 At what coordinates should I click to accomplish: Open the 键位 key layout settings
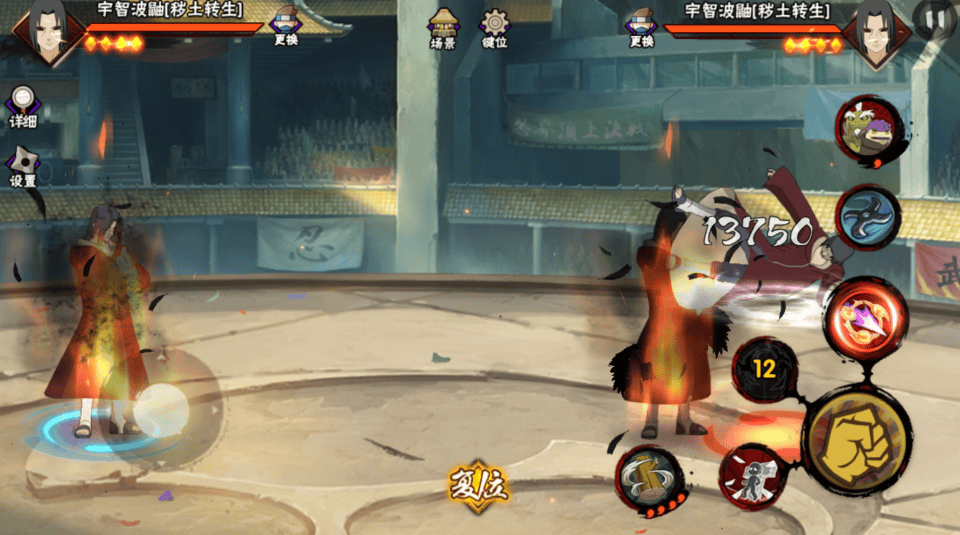coord(495,28)
